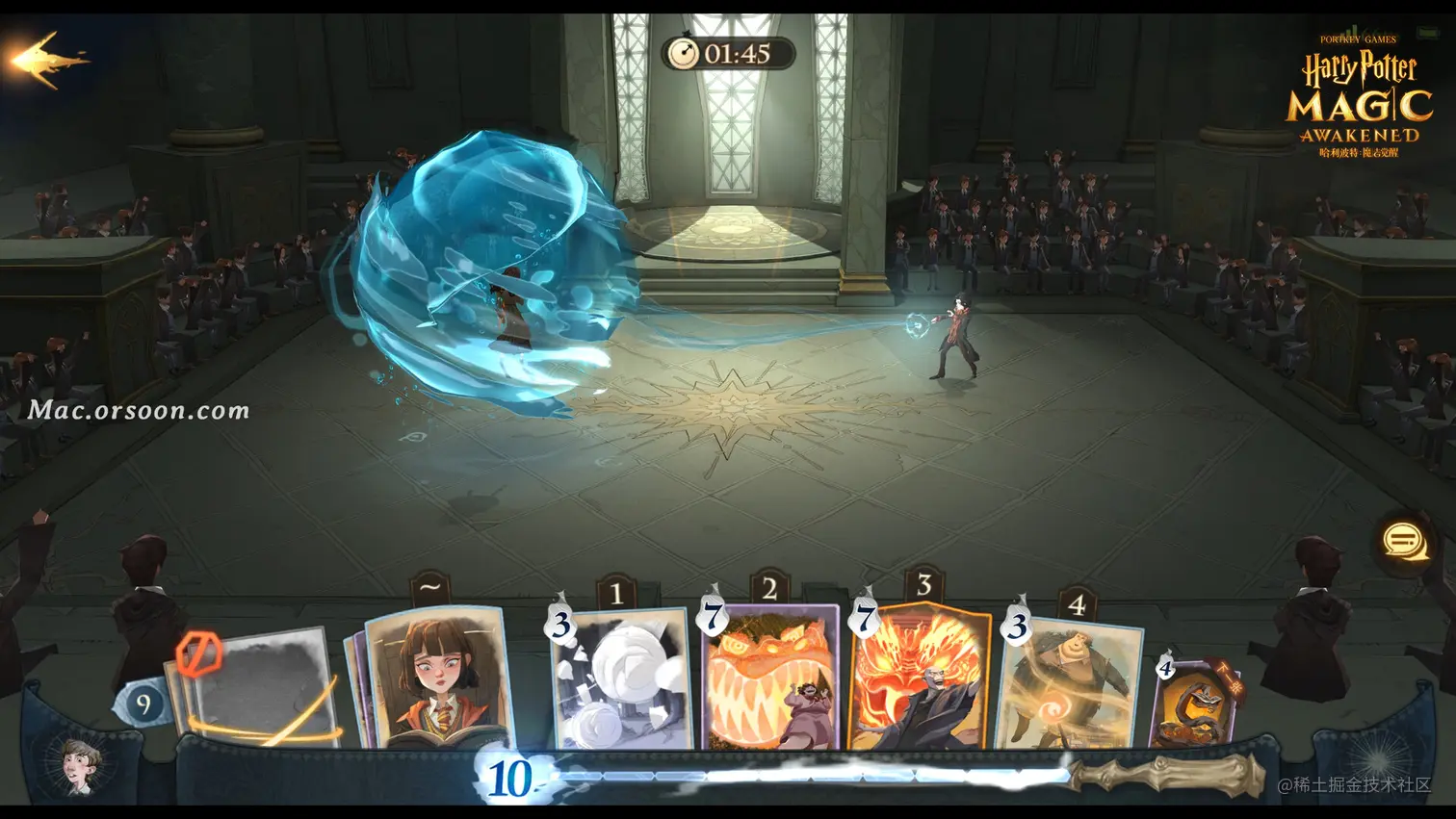Pick the small orange card costing 4
Screen dimensions: 1456x819
[1195, 704]
